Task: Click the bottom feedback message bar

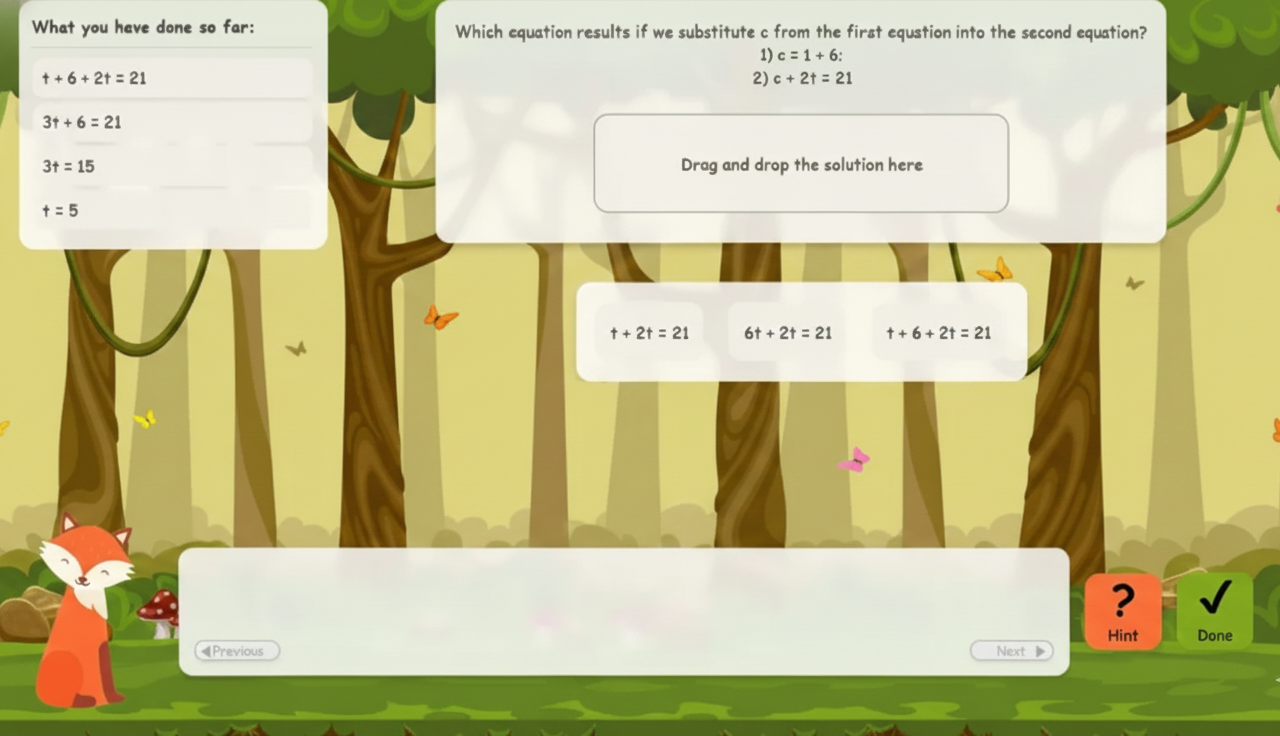Action: coord(624,600)
